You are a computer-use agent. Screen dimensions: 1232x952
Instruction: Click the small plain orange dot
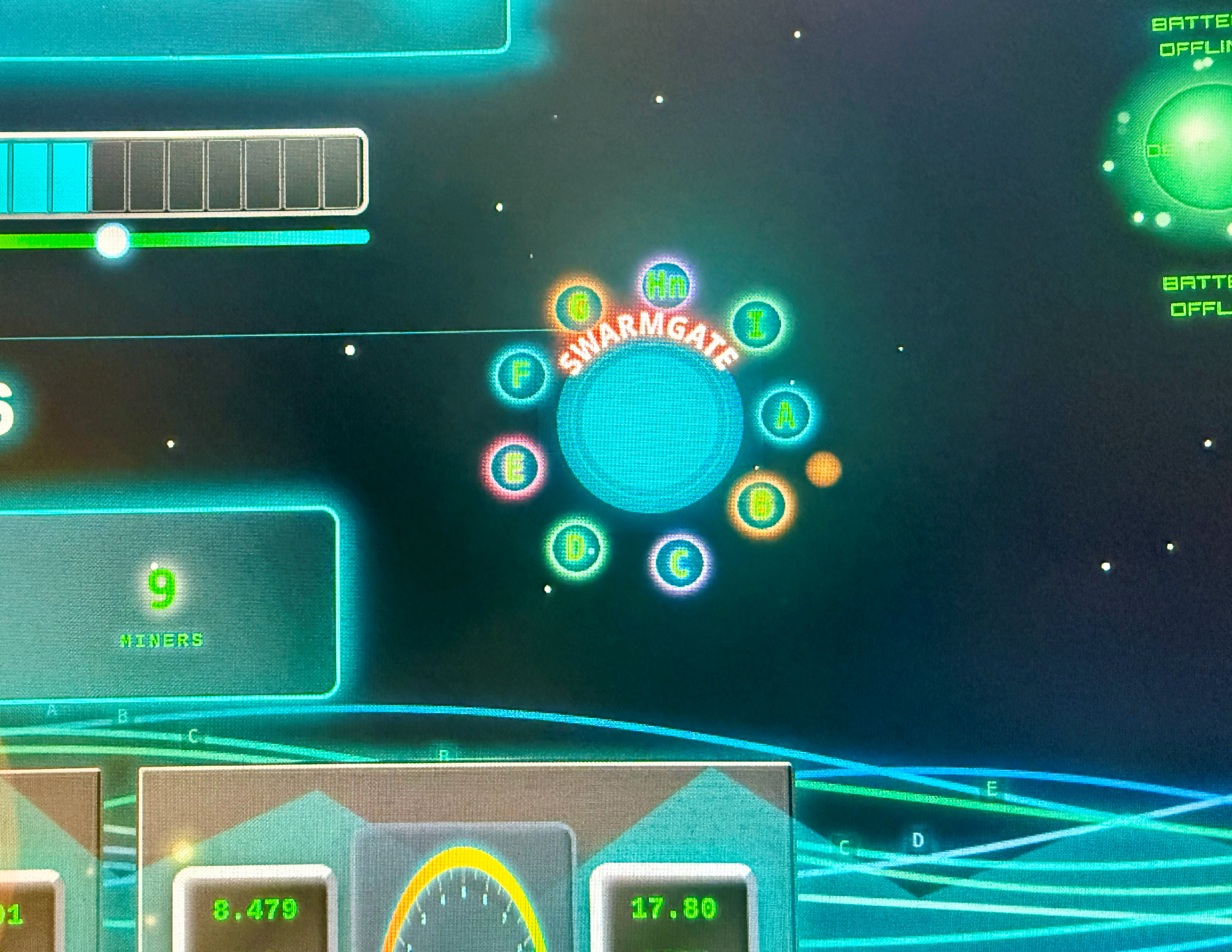tap(823, 469)
